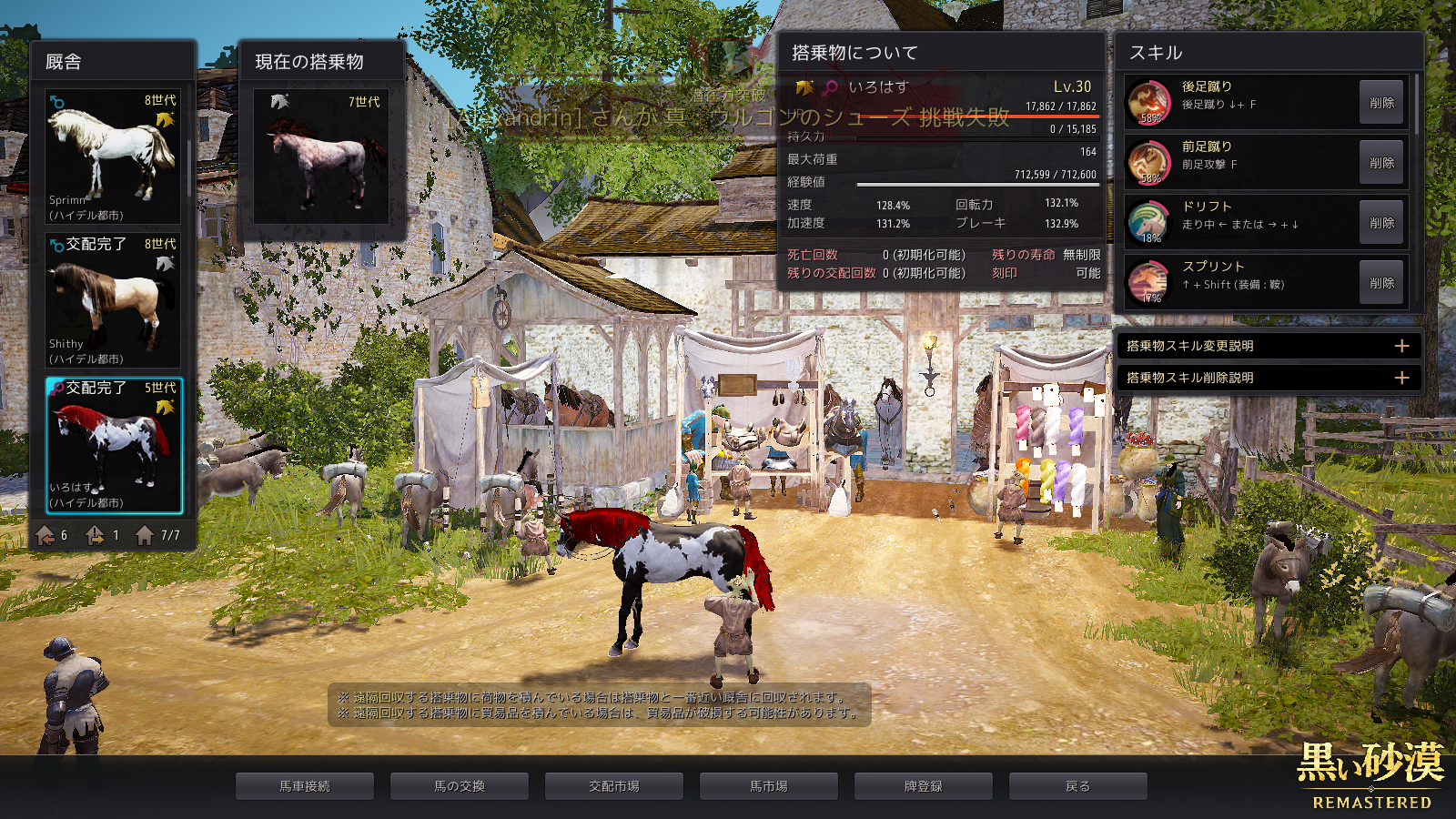Expand 搭乗物スキル変更説明 section
The image size is (1456, 819).
(1401, 346)
